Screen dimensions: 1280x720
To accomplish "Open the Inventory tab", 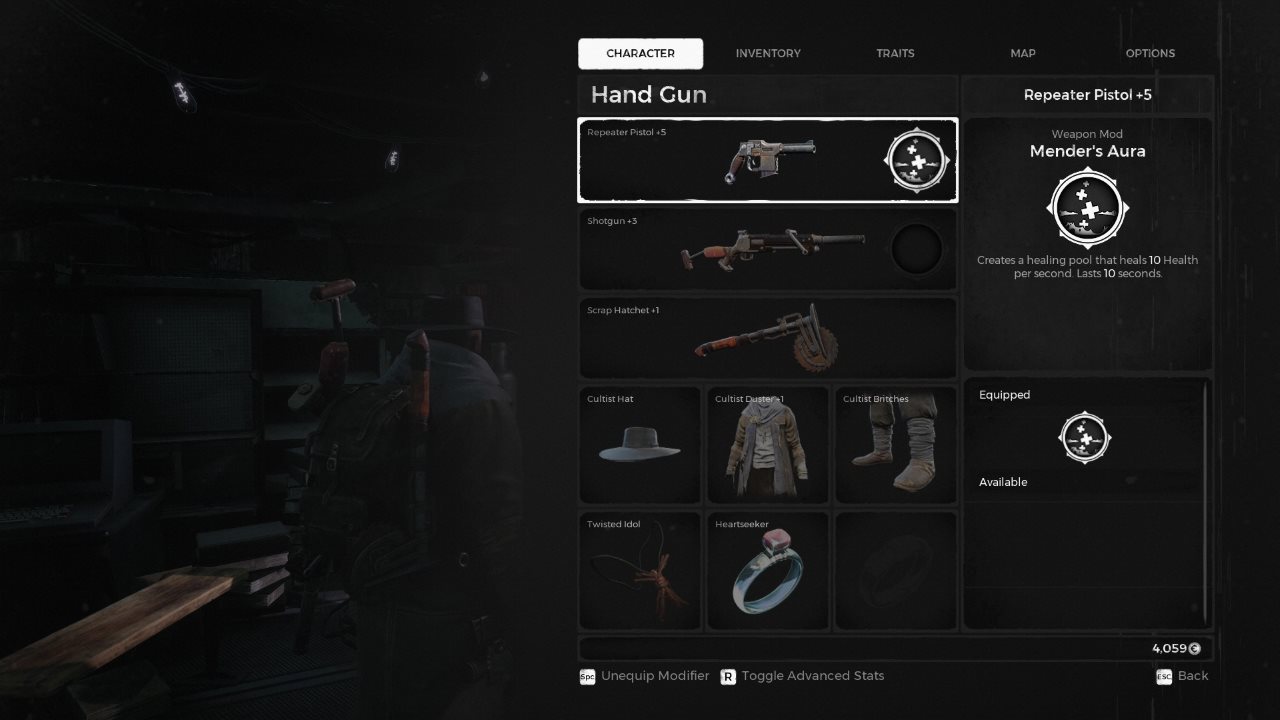I will [768, 53].
